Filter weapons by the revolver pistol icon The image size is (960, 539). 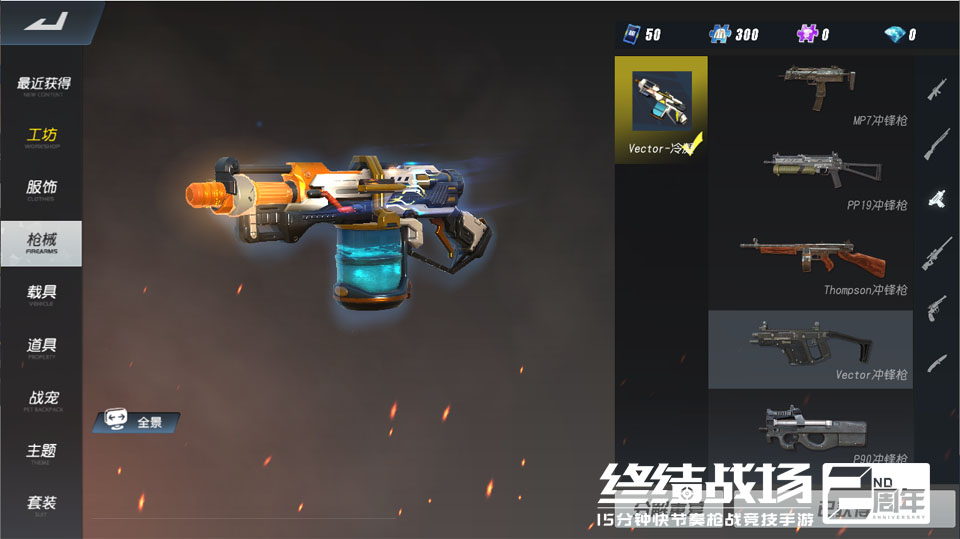tap(937, 306)
